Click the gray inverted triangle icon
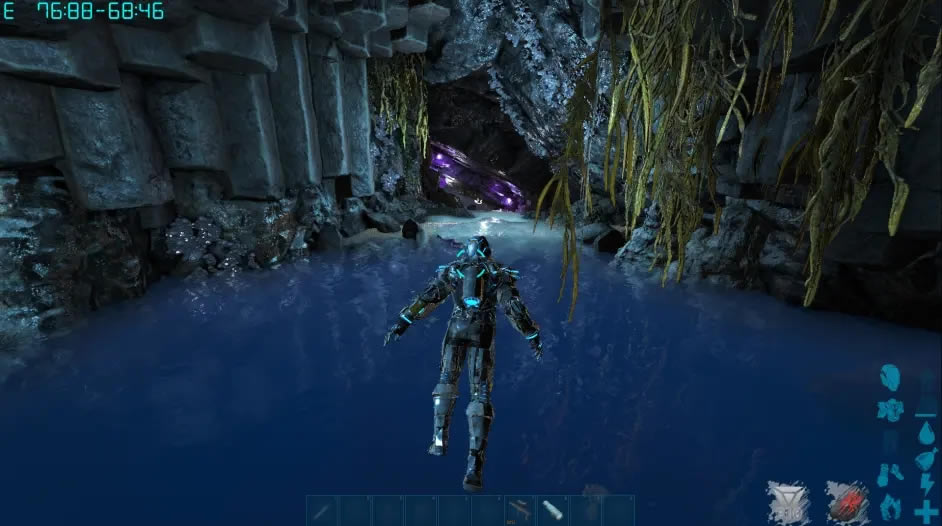Screen dimensions: 942x526 pyautogui.click(x=787, y=502)
